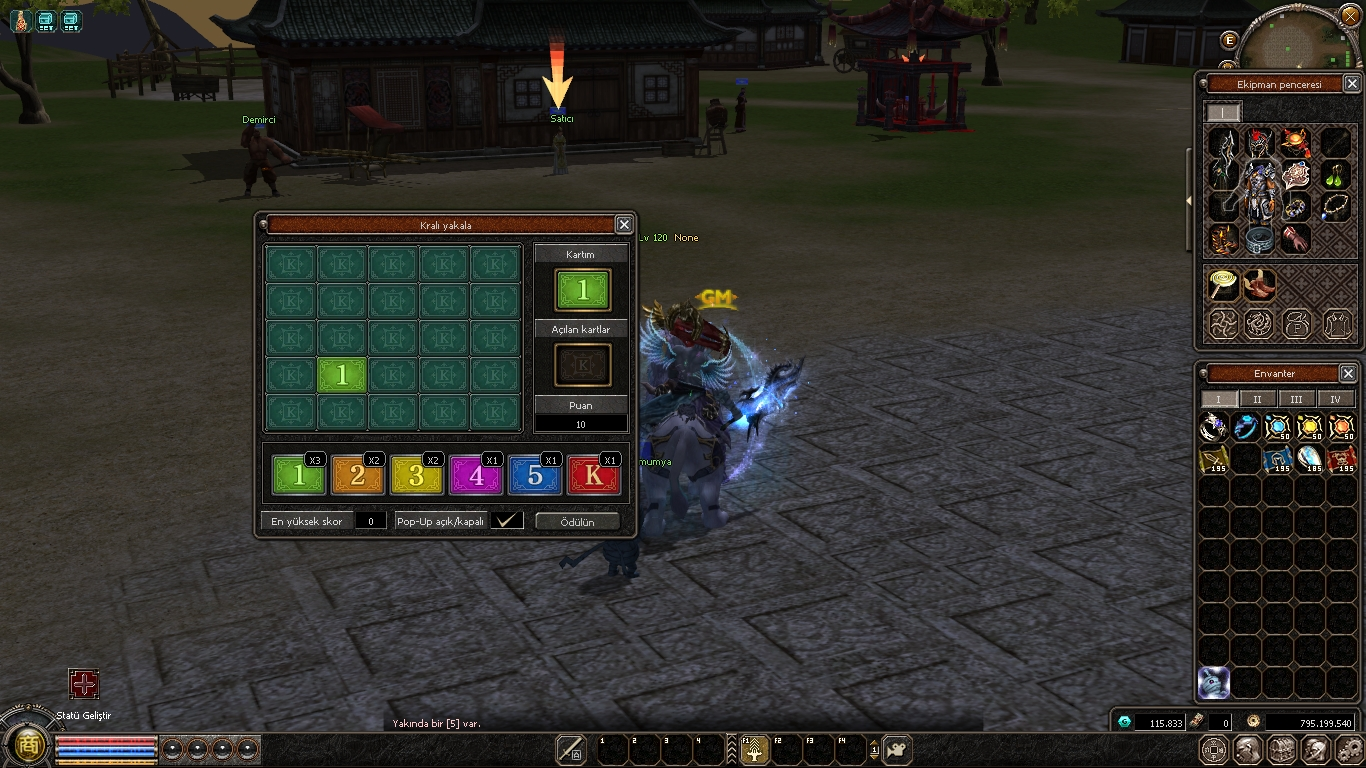Switch to inventory tab II
This screenshot has height=768, width=1366.
(1257, 399)
